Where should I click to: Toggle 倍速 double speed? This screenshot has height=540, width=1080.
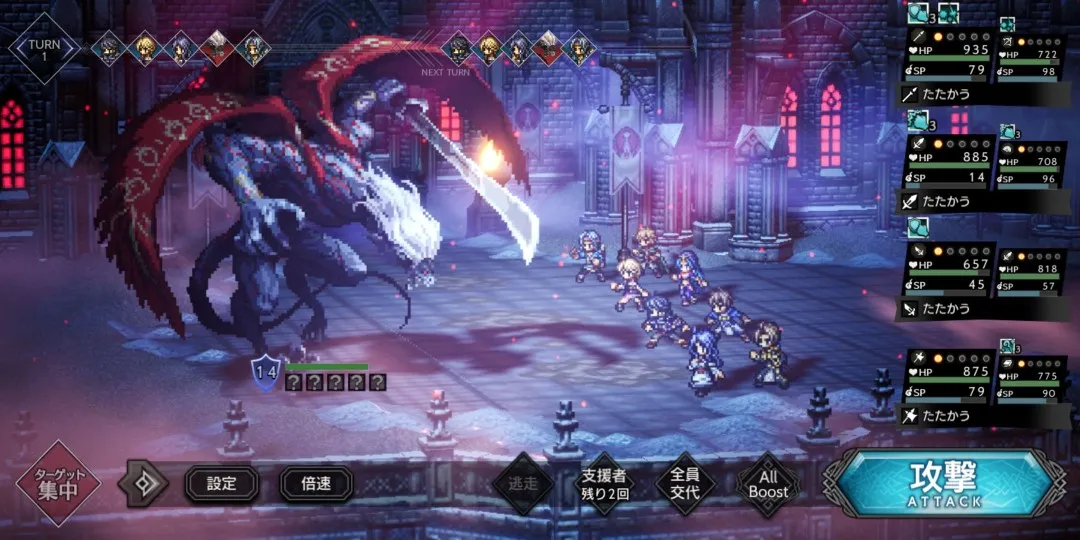[x=316, y=485]
